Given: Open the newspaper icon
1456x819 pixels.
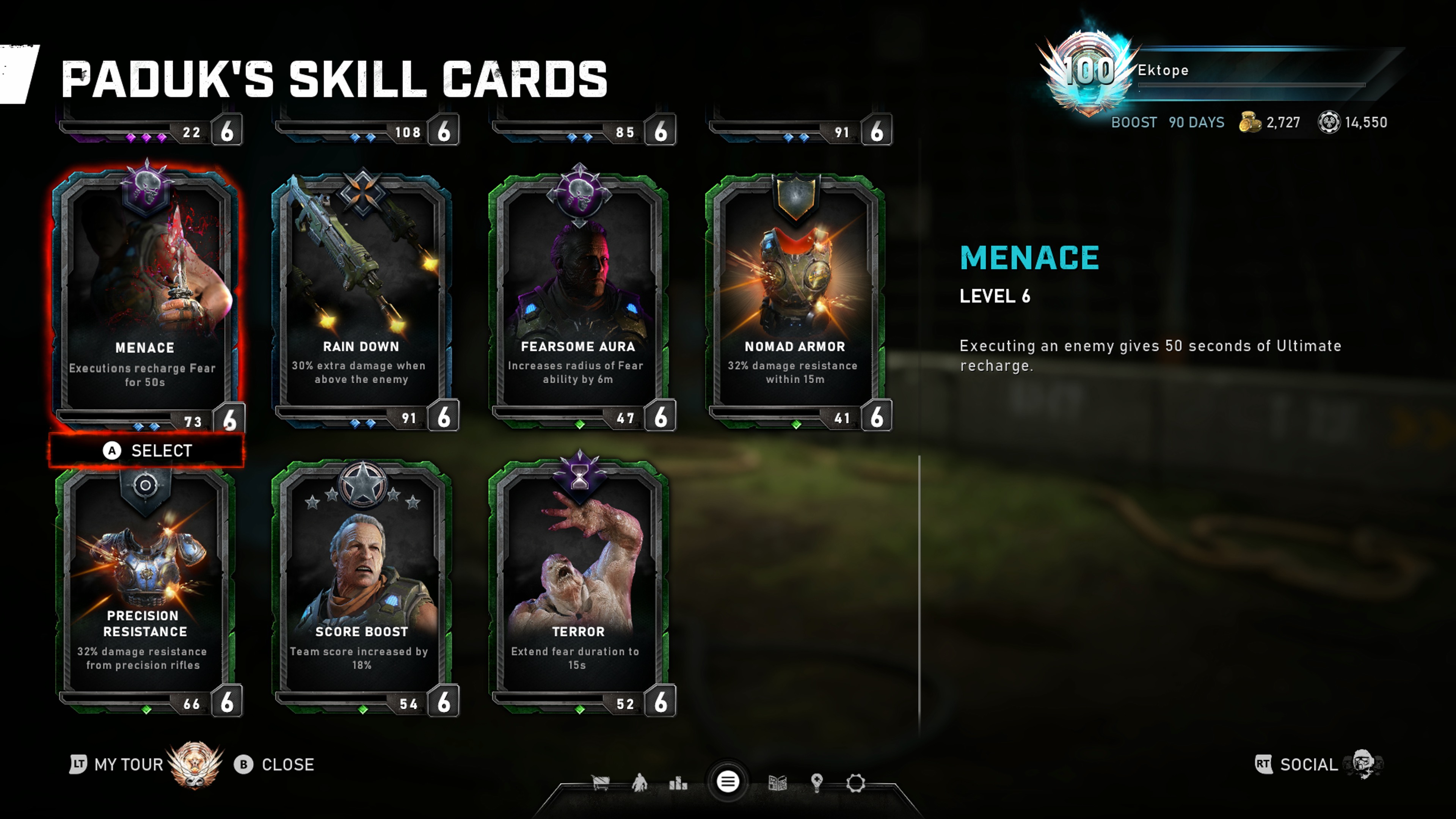Looking at the screenshot, I should point(777,783).
